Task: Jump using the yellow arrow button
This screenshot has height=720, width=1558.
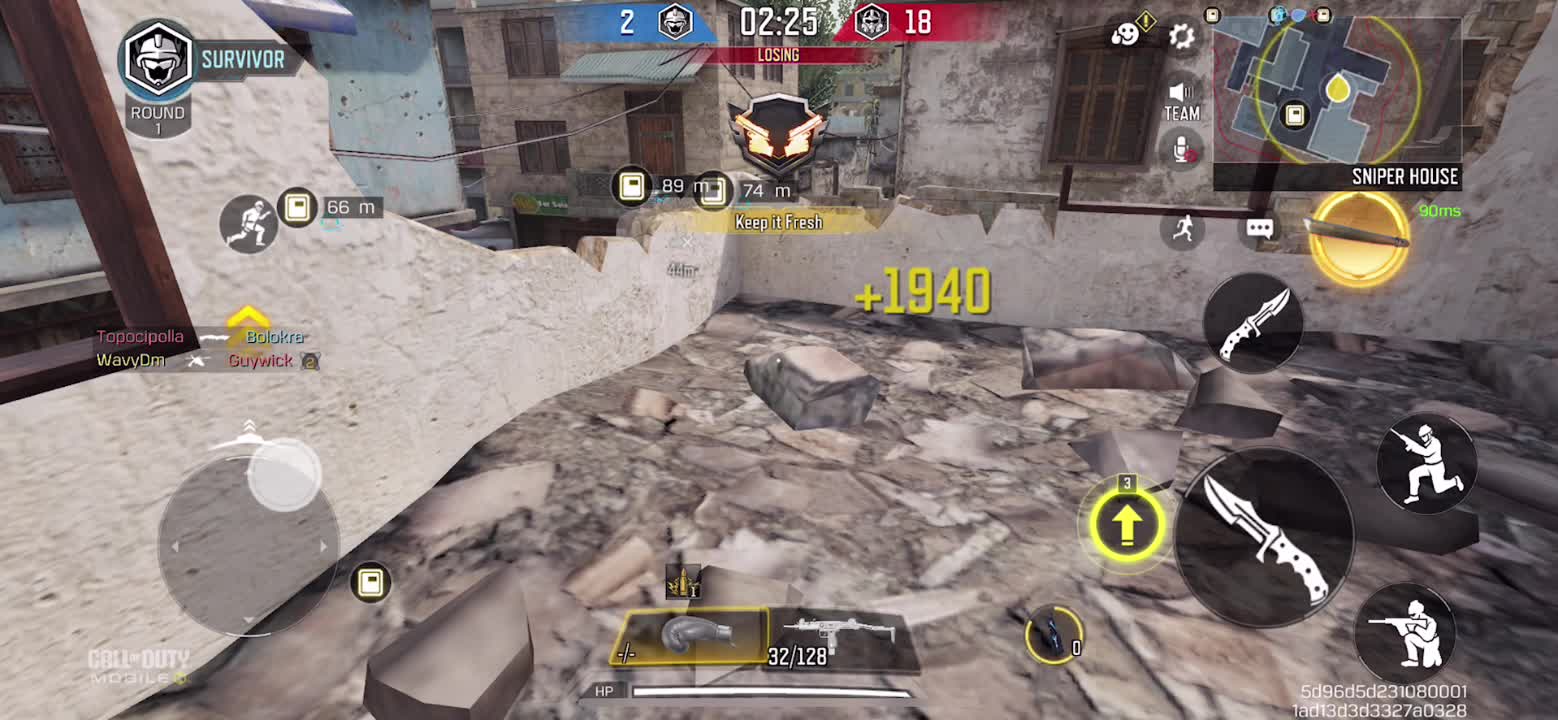Action: (1127, 524)
